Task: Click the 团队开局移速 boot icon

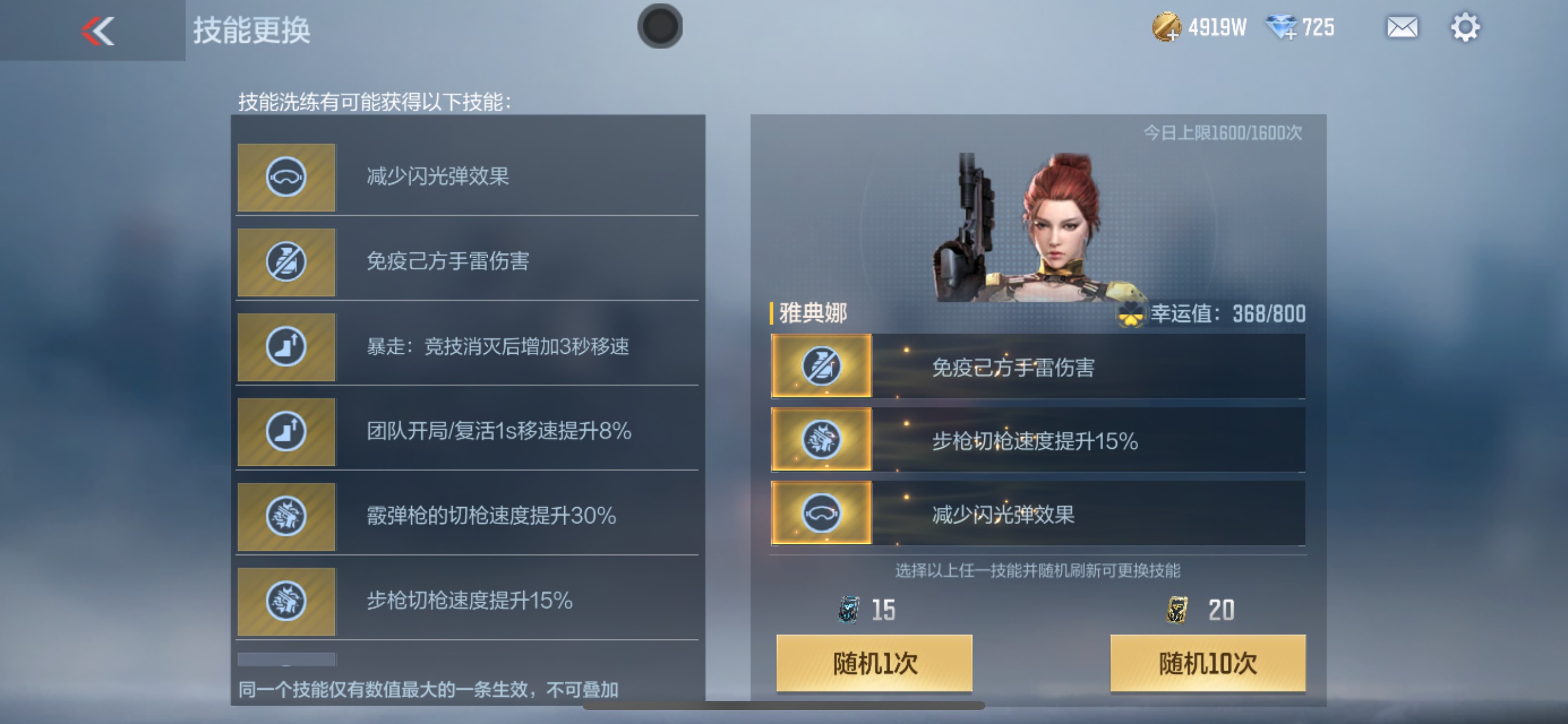Action: [285, 431]
